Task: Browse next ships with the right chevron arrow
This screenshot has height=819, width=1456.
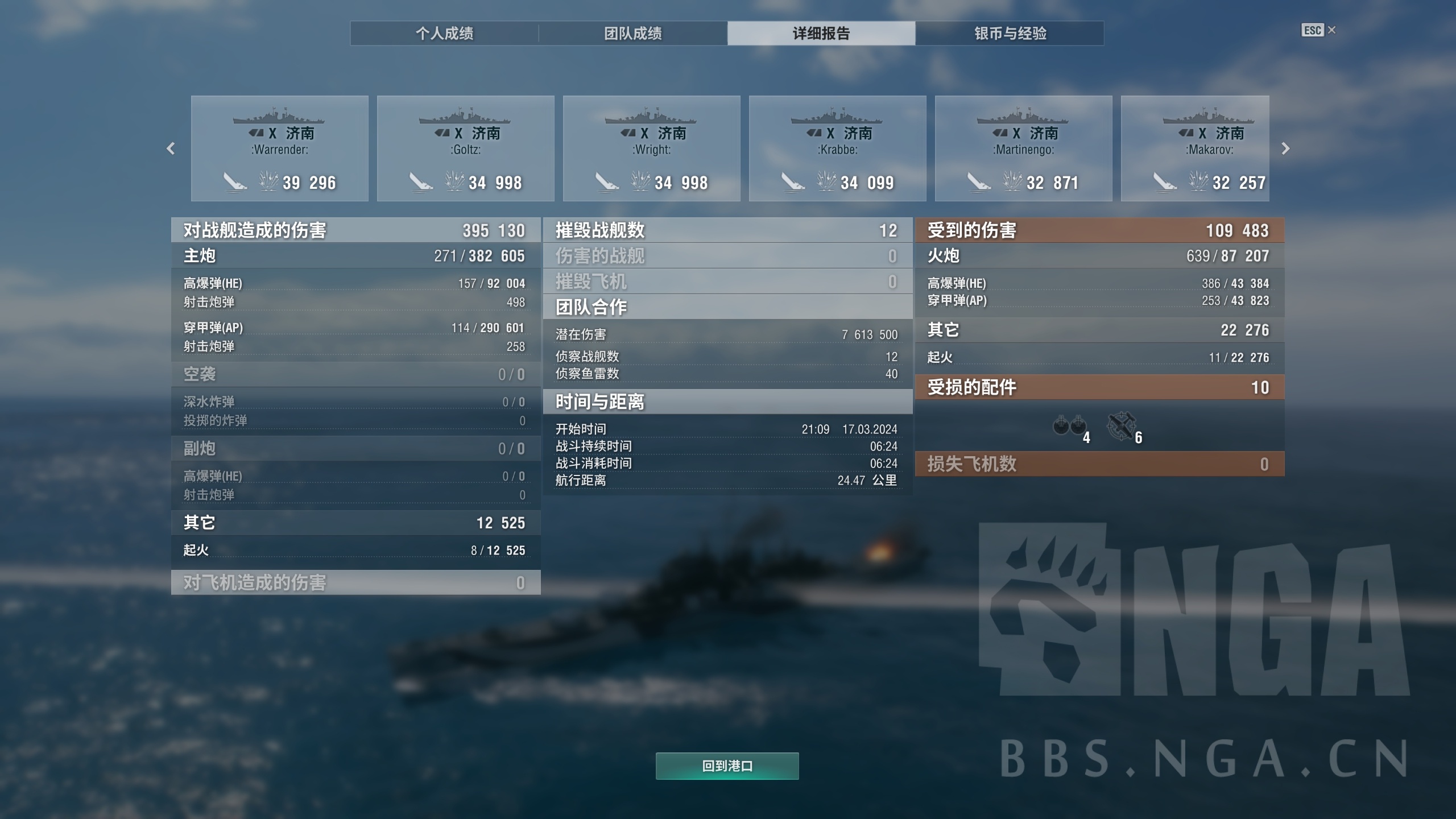Action: tap(1286, 149)
